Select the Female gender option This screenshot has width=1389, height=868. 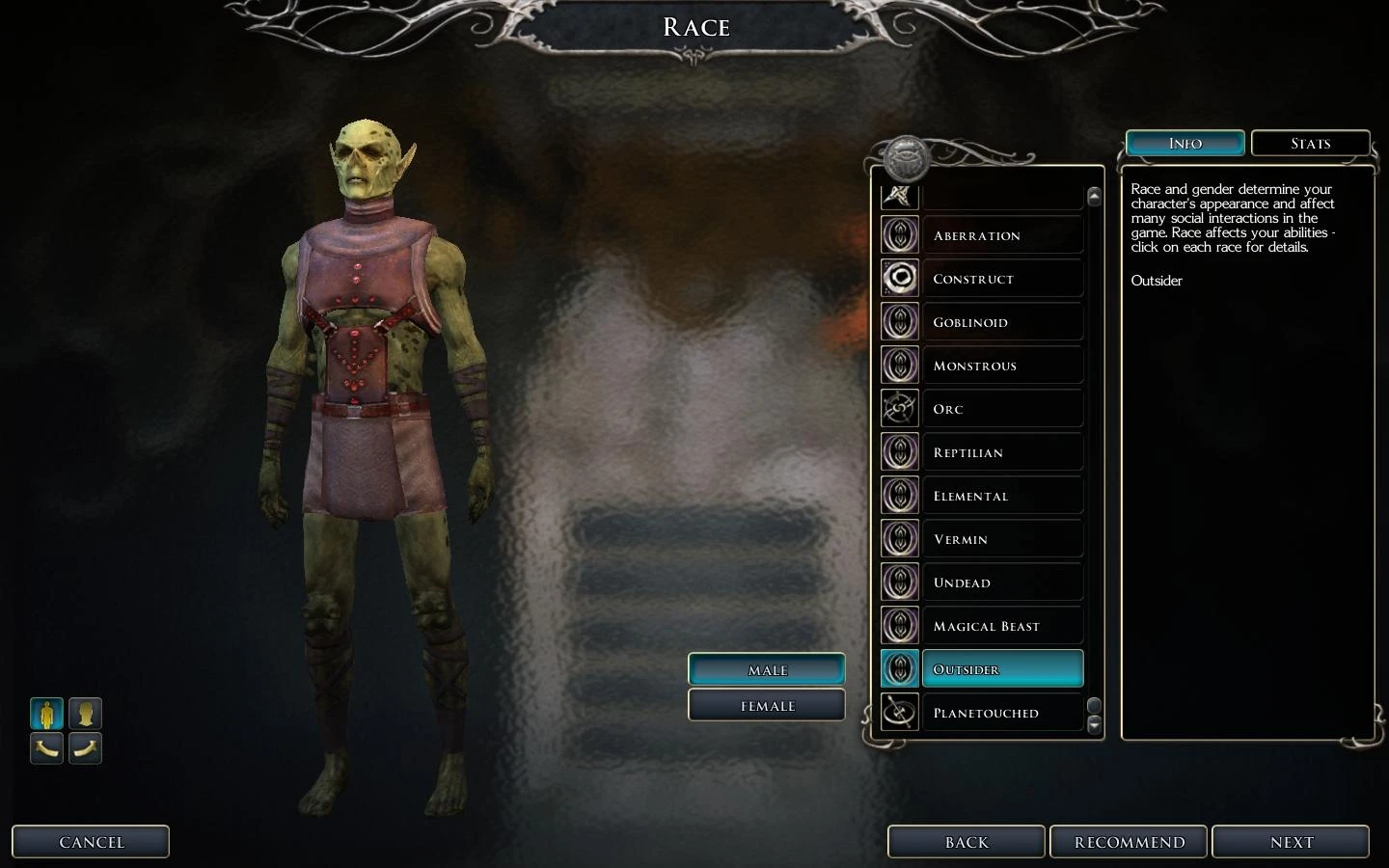(766, 705)
